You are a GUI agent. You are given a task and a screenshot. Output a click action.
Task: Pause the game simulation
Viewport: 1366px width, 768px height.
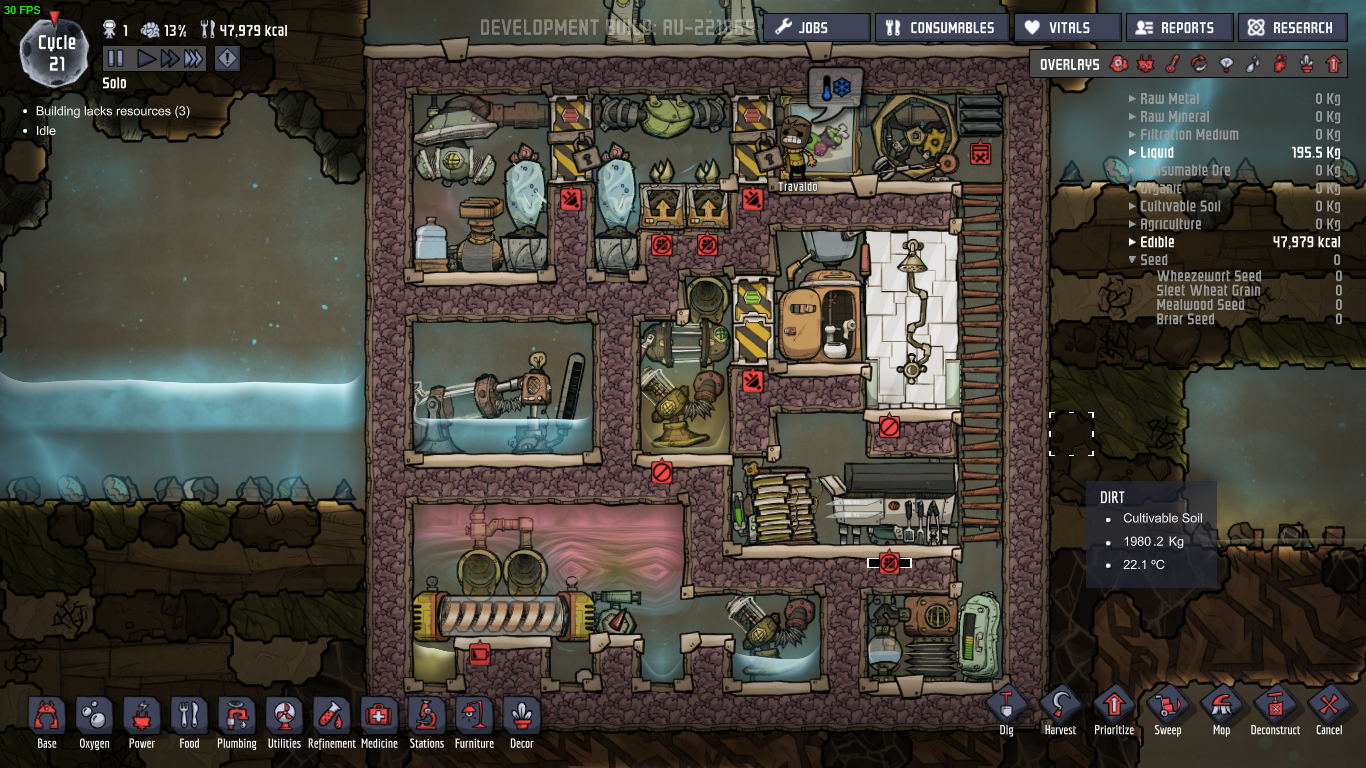pyautogui.click(x=115, y=59)
